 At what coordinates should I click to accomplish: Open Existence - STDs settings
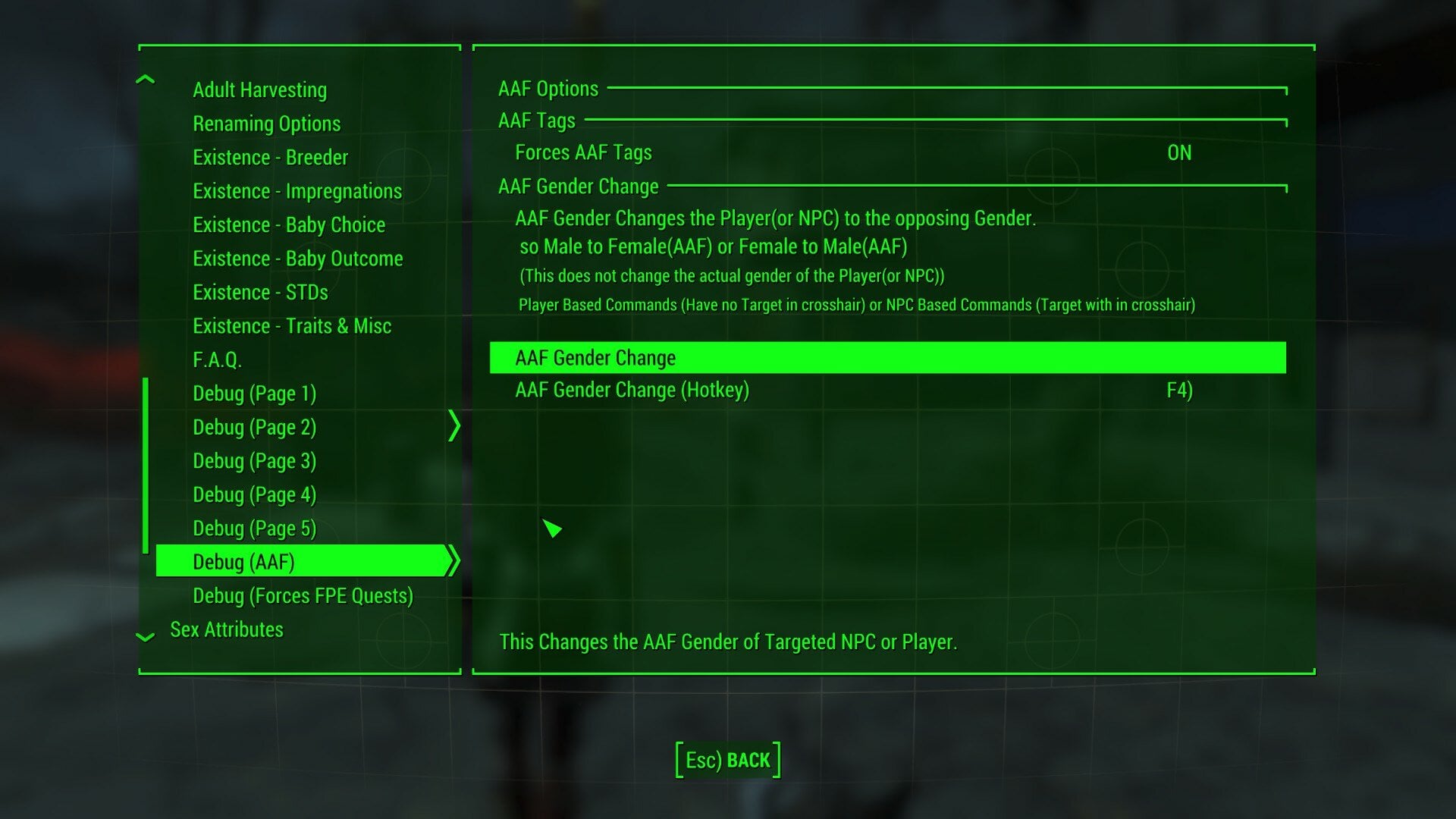coord(260,293)
